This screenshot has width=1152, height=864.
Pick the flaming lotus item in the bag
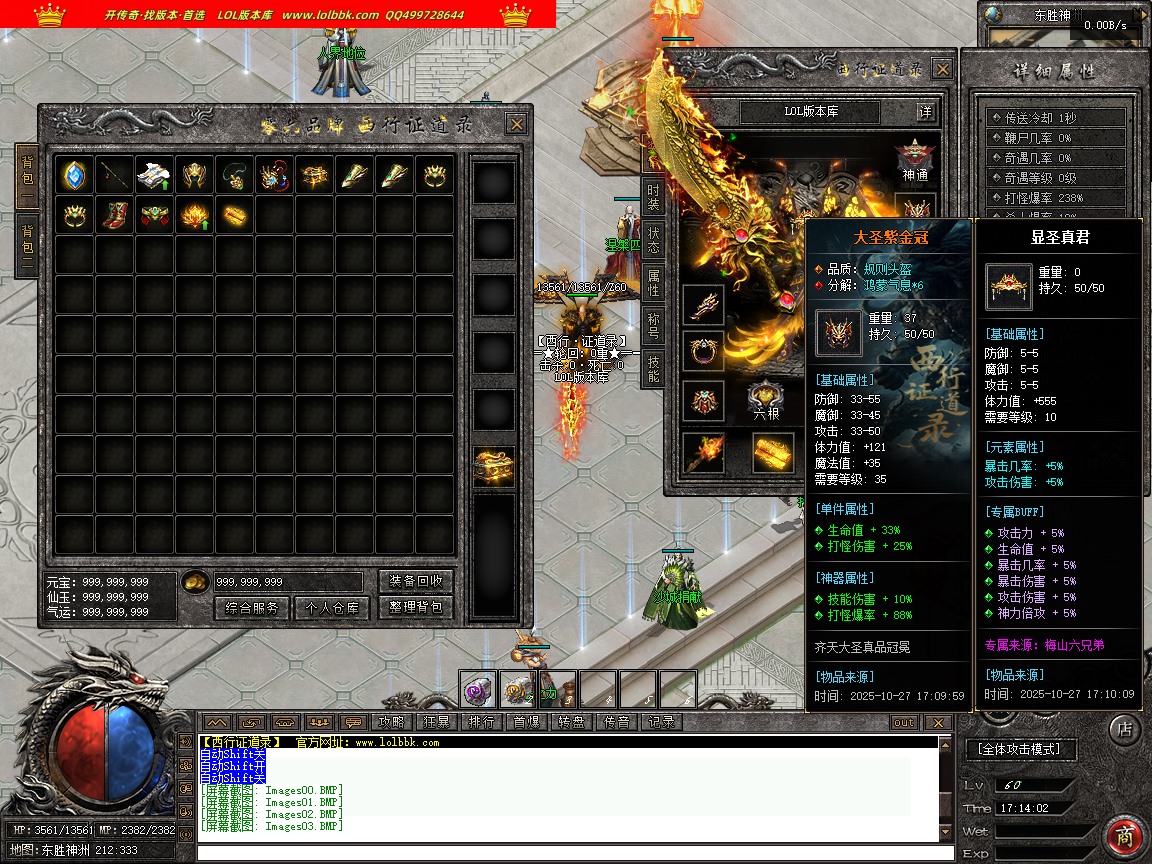coord(194,215)
